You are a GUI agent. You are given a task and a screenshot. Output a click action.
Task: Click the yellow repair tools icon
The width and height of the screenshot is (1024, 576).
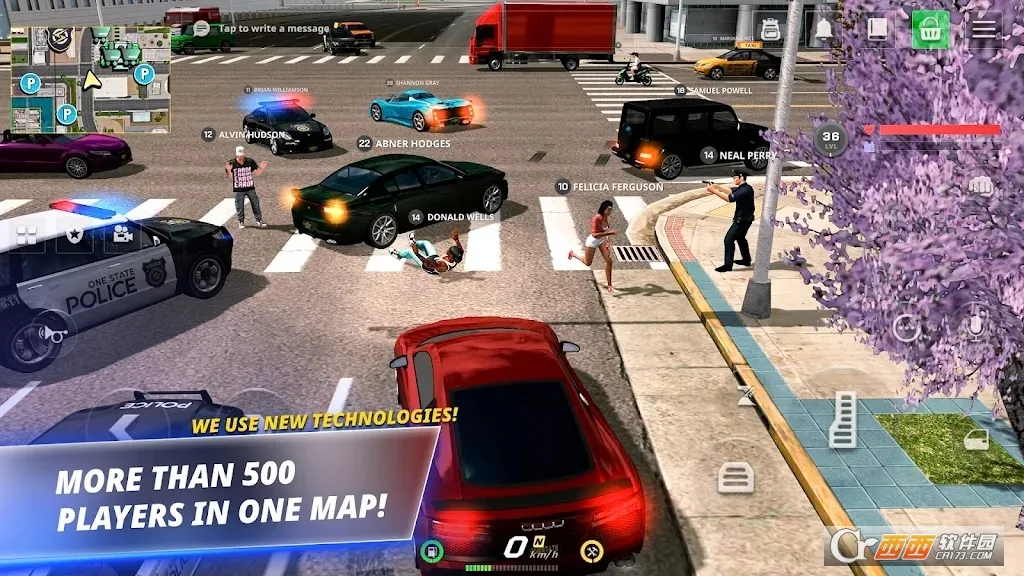(x=592, y=550)
